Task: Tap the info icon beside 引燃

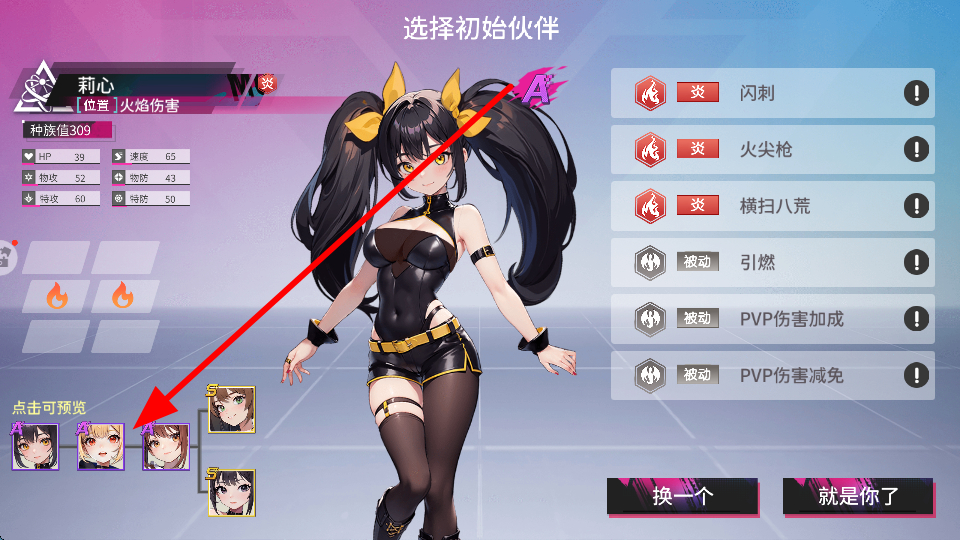Action: [x=916, y=263]
